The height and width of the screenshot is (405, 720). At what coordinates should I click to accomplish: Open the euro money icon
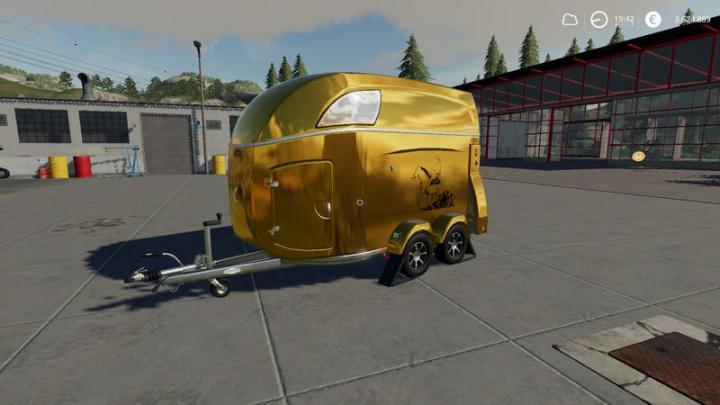coord(653,19)
